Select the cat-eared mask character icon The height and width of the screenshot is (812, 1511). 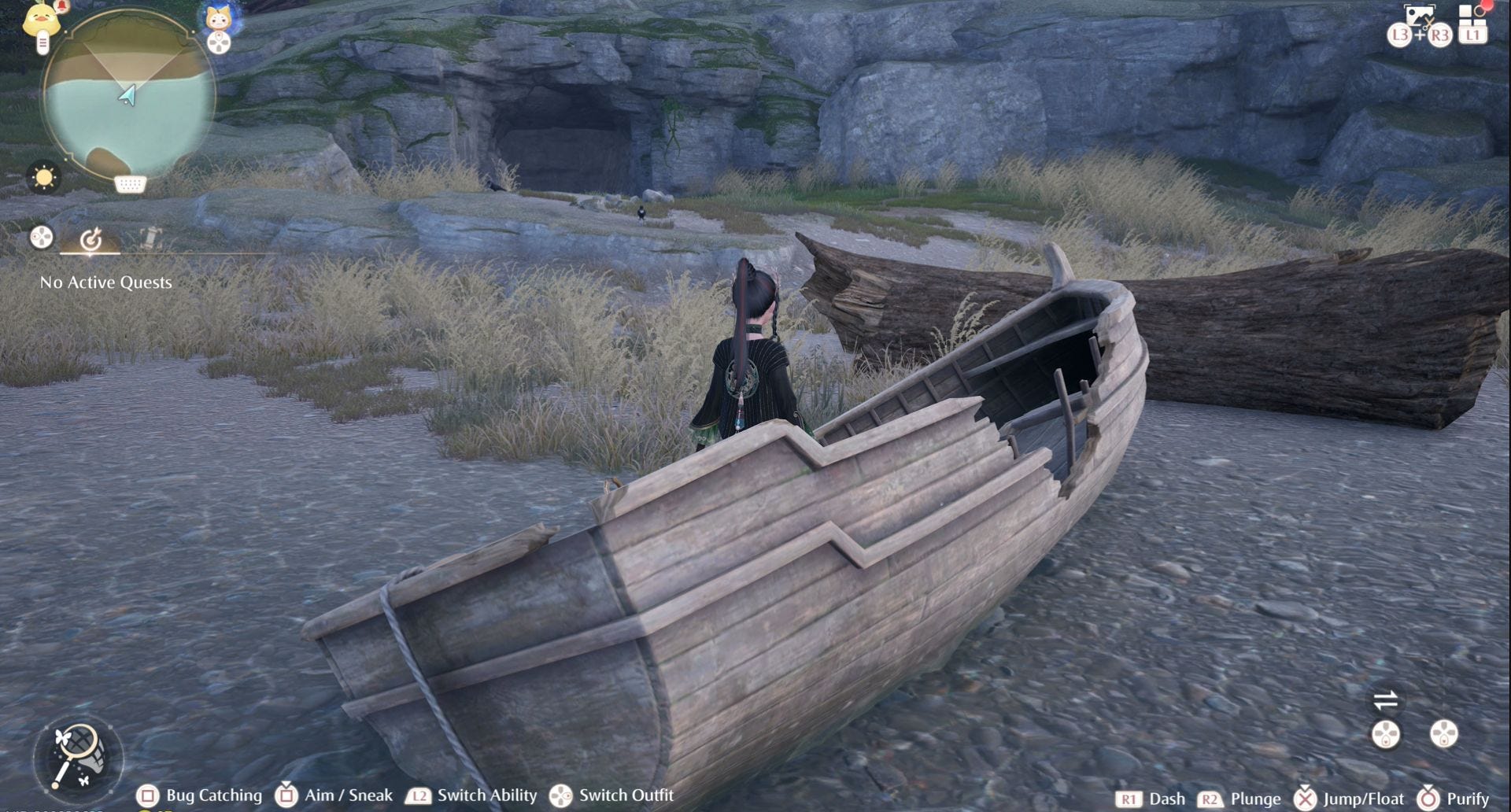(218, 17)
